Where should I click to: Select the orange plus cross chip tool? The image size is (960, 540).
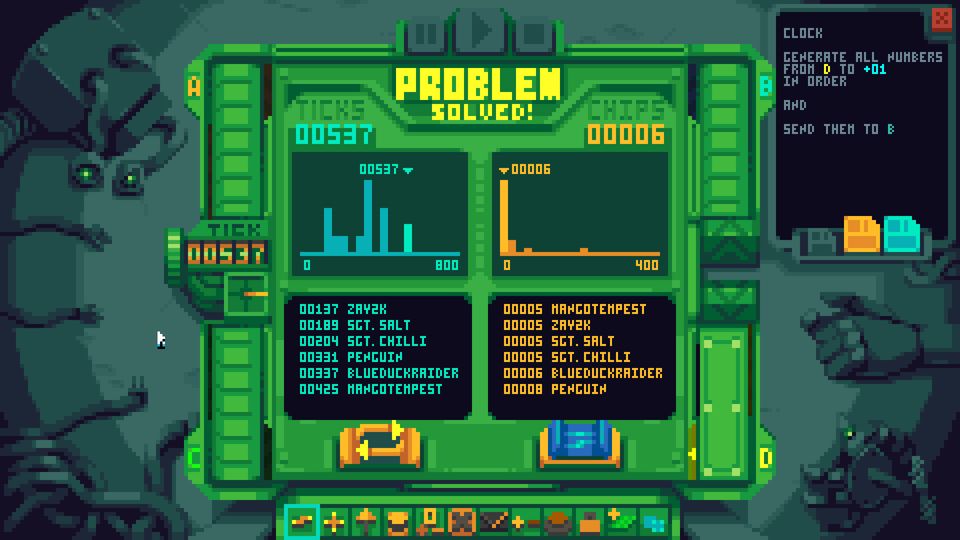click(334, 521)
